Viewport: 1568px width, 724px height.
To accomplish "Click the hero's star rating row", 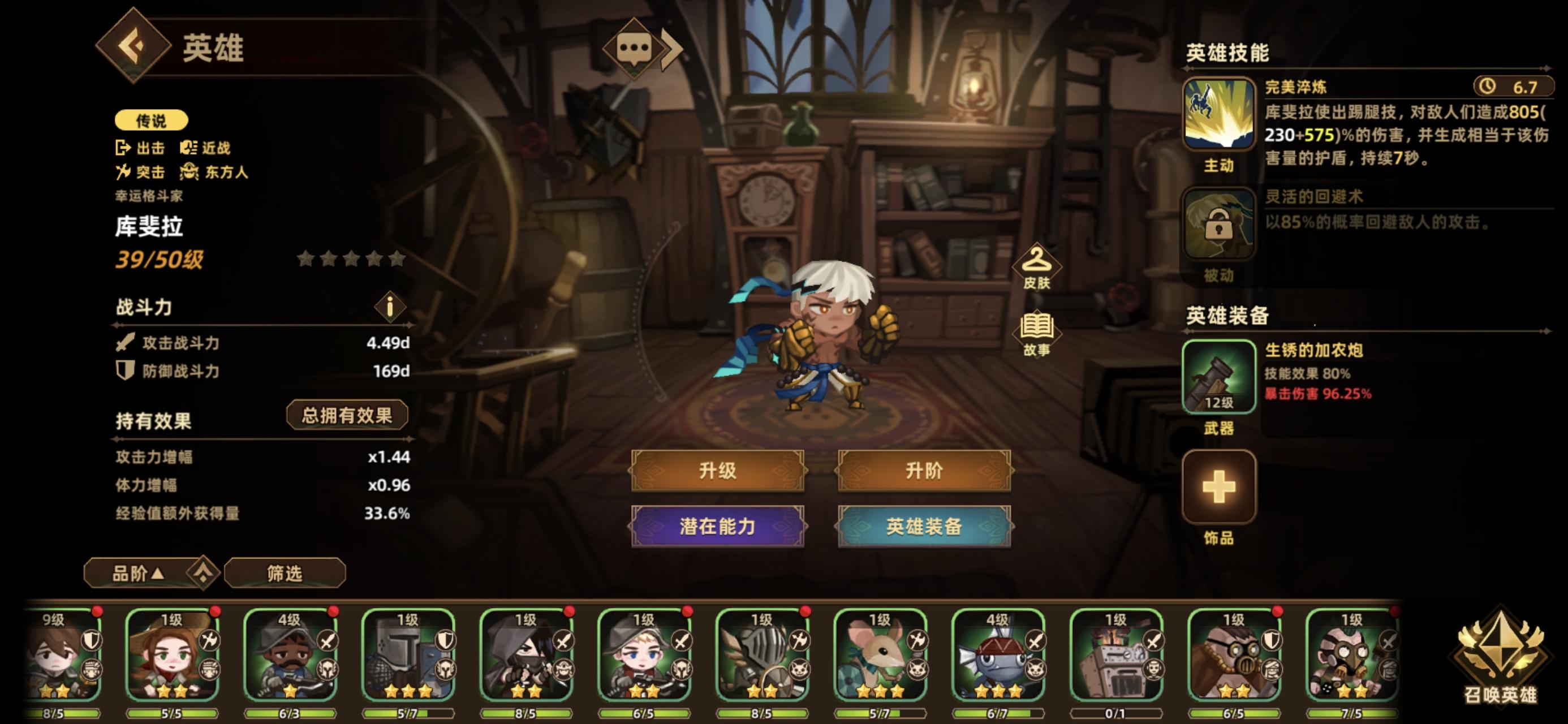I will point(350,259).
